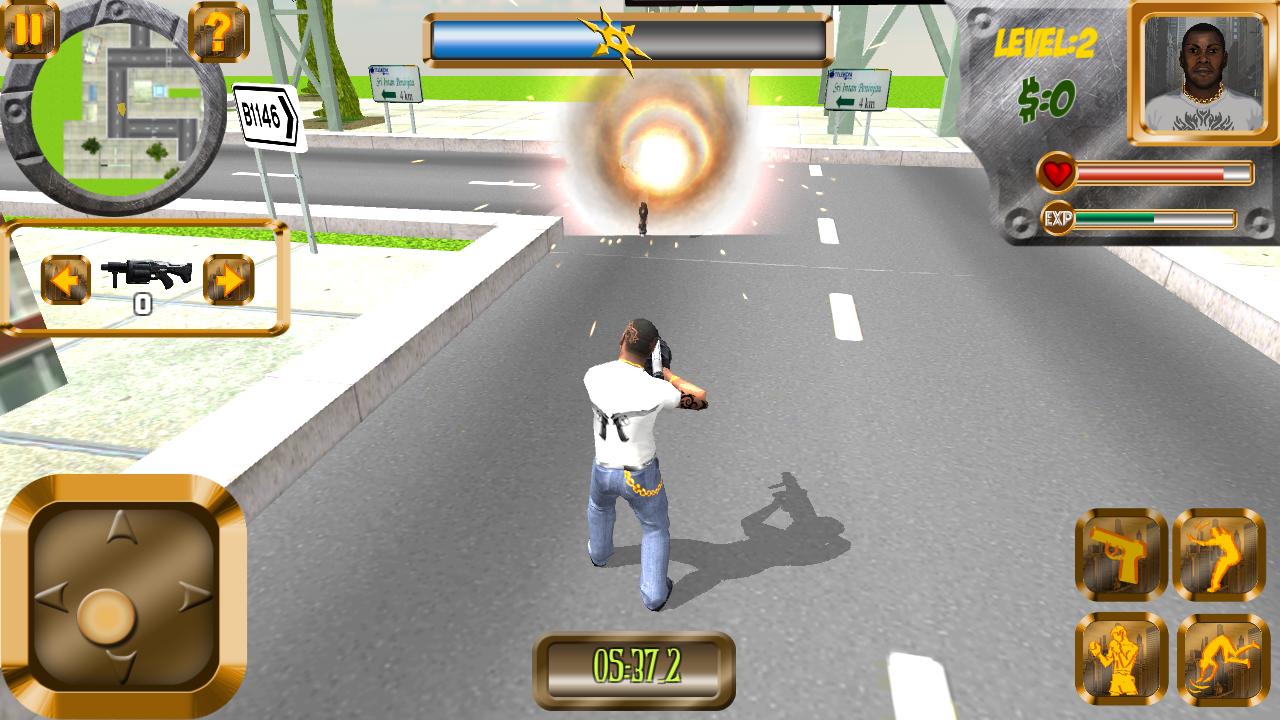This screenshot has width=1280, height=720.
Task: Switch to the next weapon with right arrow
Action: pyautogui.click(x=228, y=280)
